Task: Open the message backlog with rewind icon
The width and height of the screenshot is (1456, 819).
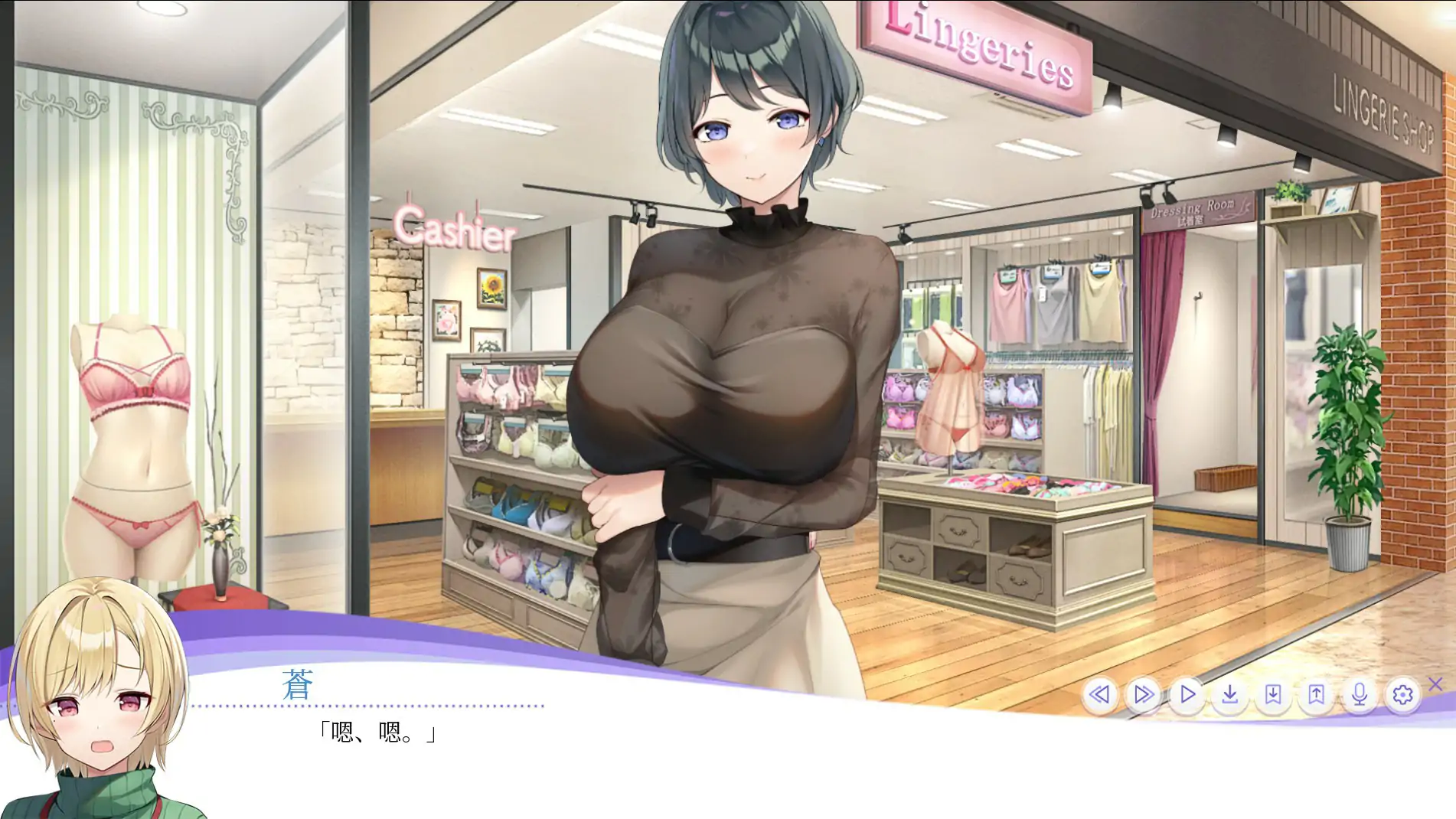Action: (1101, 693)
